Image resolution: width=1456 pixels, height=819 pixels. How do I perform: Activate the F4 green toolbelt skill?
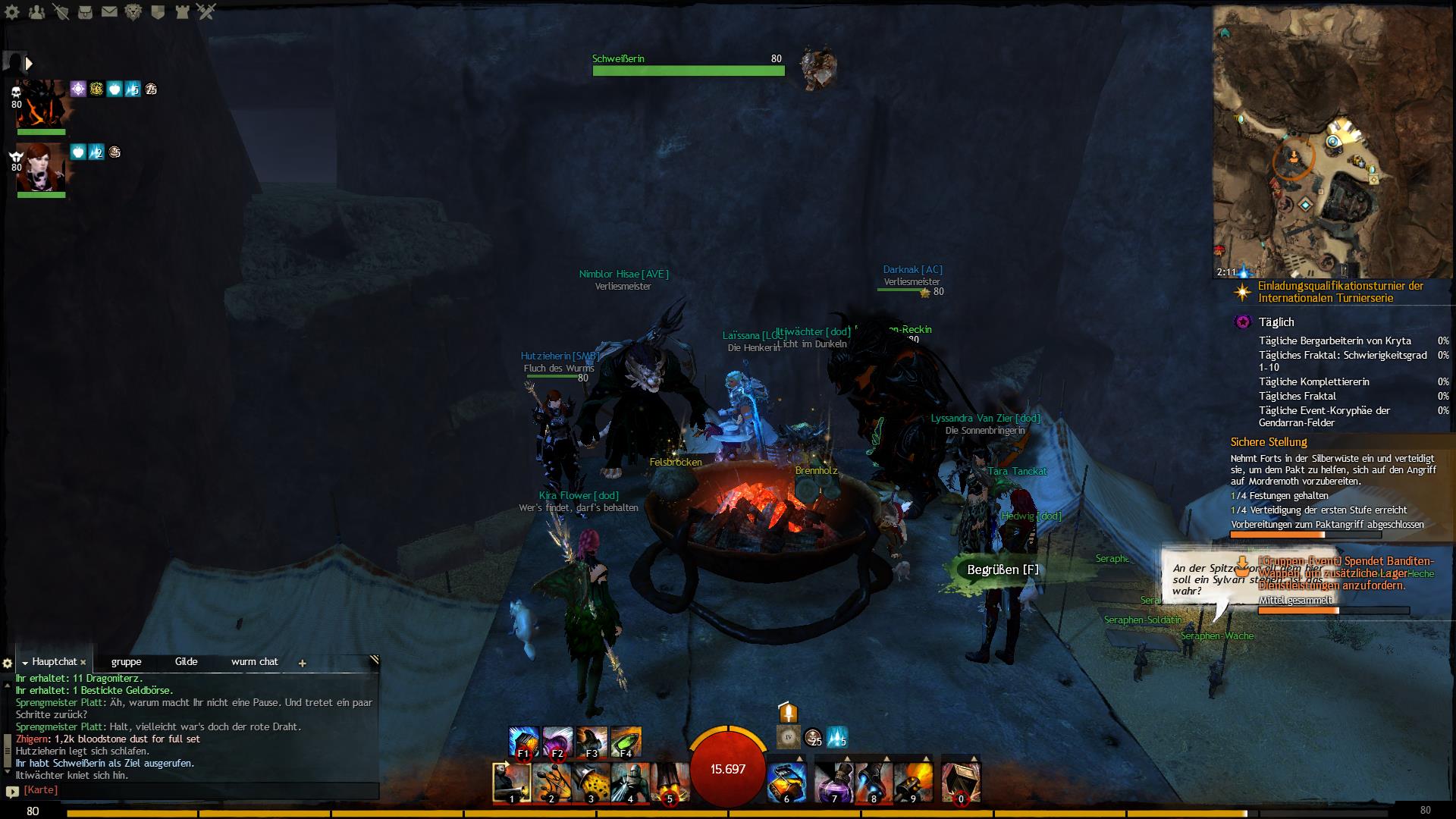pyautogui.click(x=625, y=741)
